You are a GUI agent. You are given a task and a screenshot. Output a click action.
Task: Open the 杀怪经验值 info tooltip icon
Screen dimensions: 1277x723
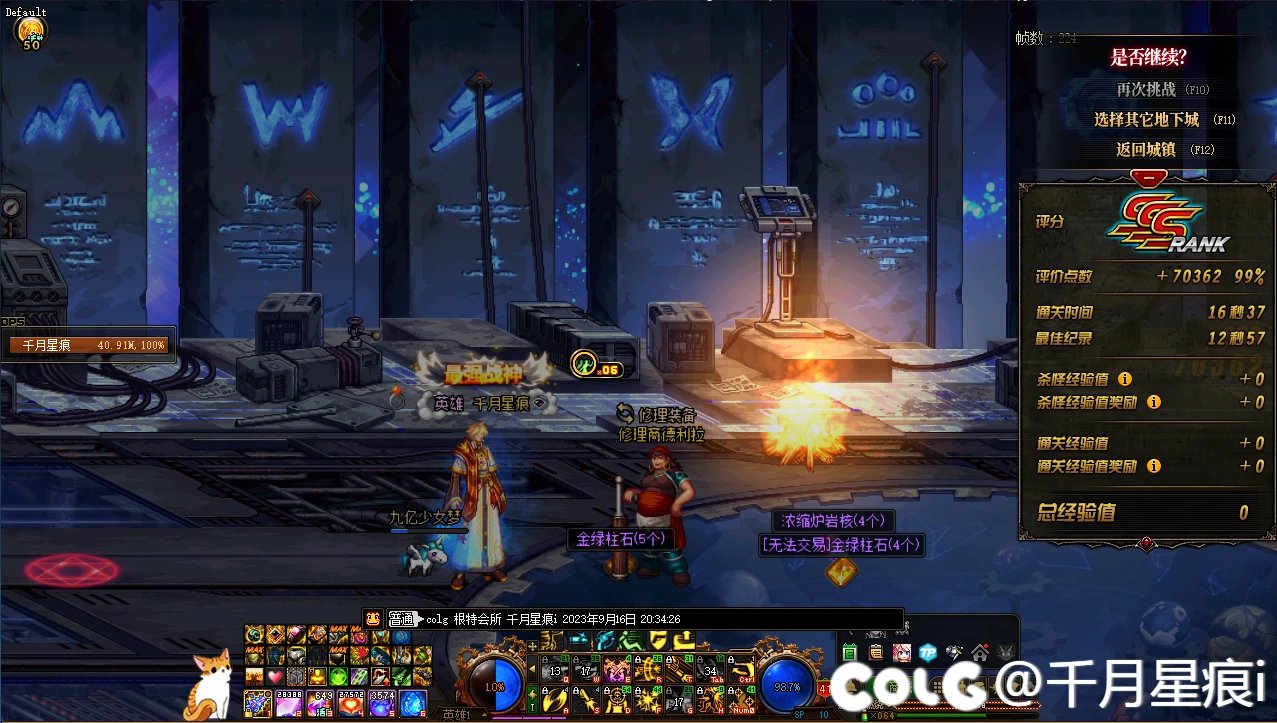click(x=1125, y=379)
